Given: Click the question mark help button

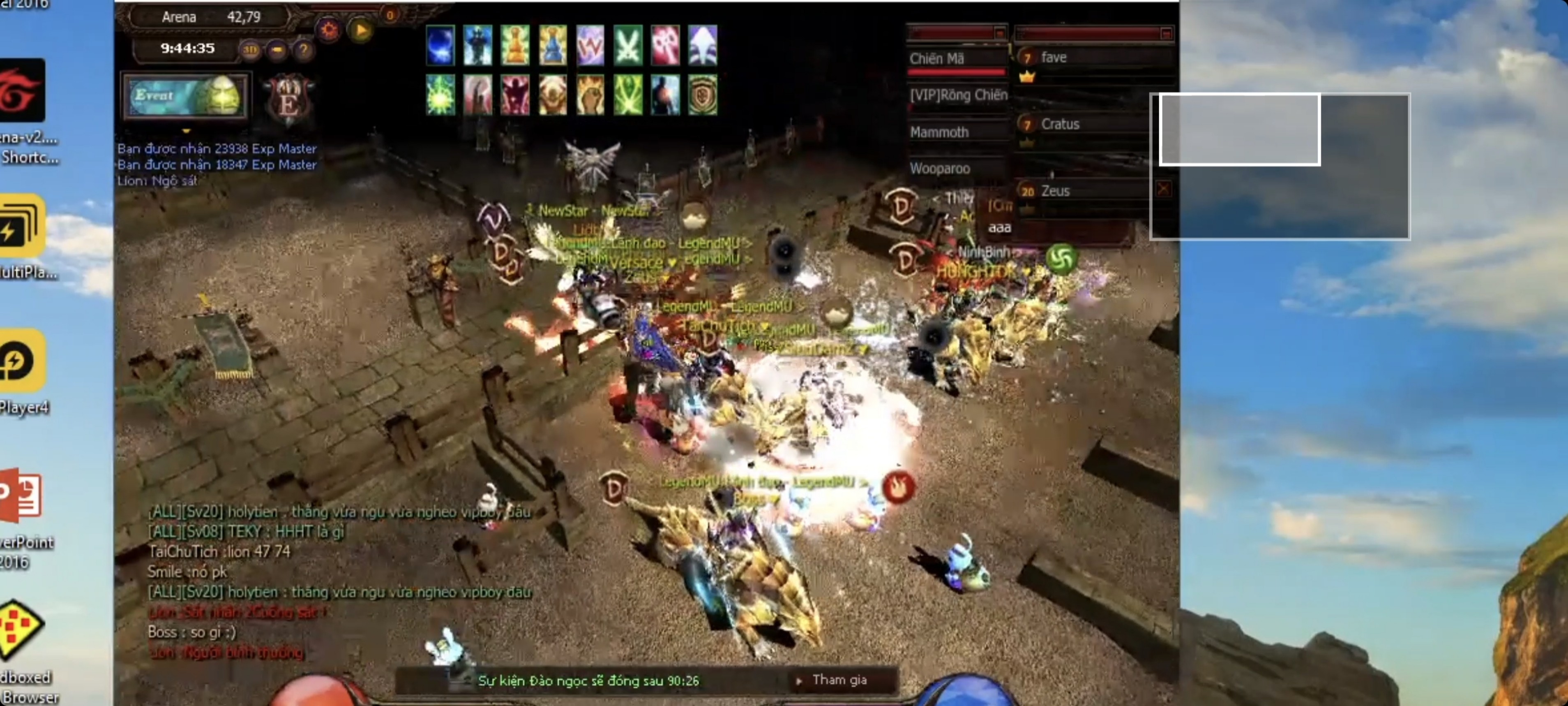Looking at the screenshot, I should pos(303,49).
